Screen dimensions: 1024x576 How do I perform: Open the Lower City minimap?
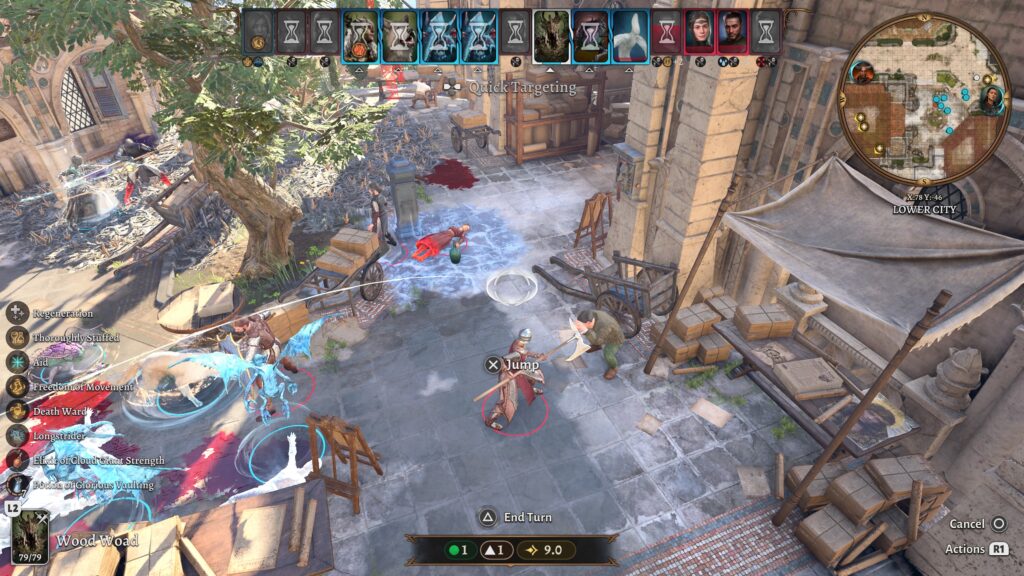(921, 99)
